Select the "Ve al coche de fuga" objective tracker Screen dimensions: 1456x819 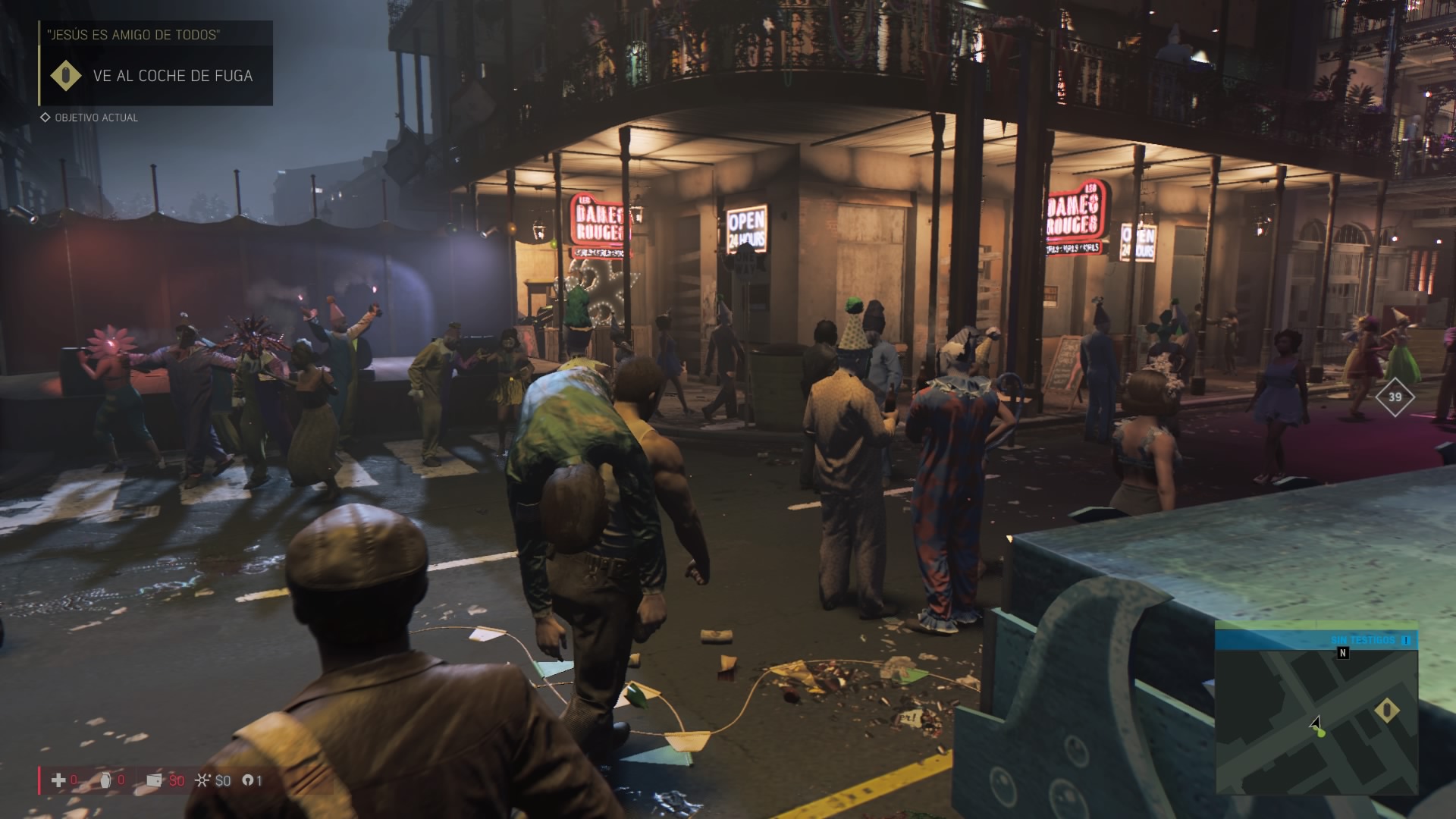[x=172, y=76]
